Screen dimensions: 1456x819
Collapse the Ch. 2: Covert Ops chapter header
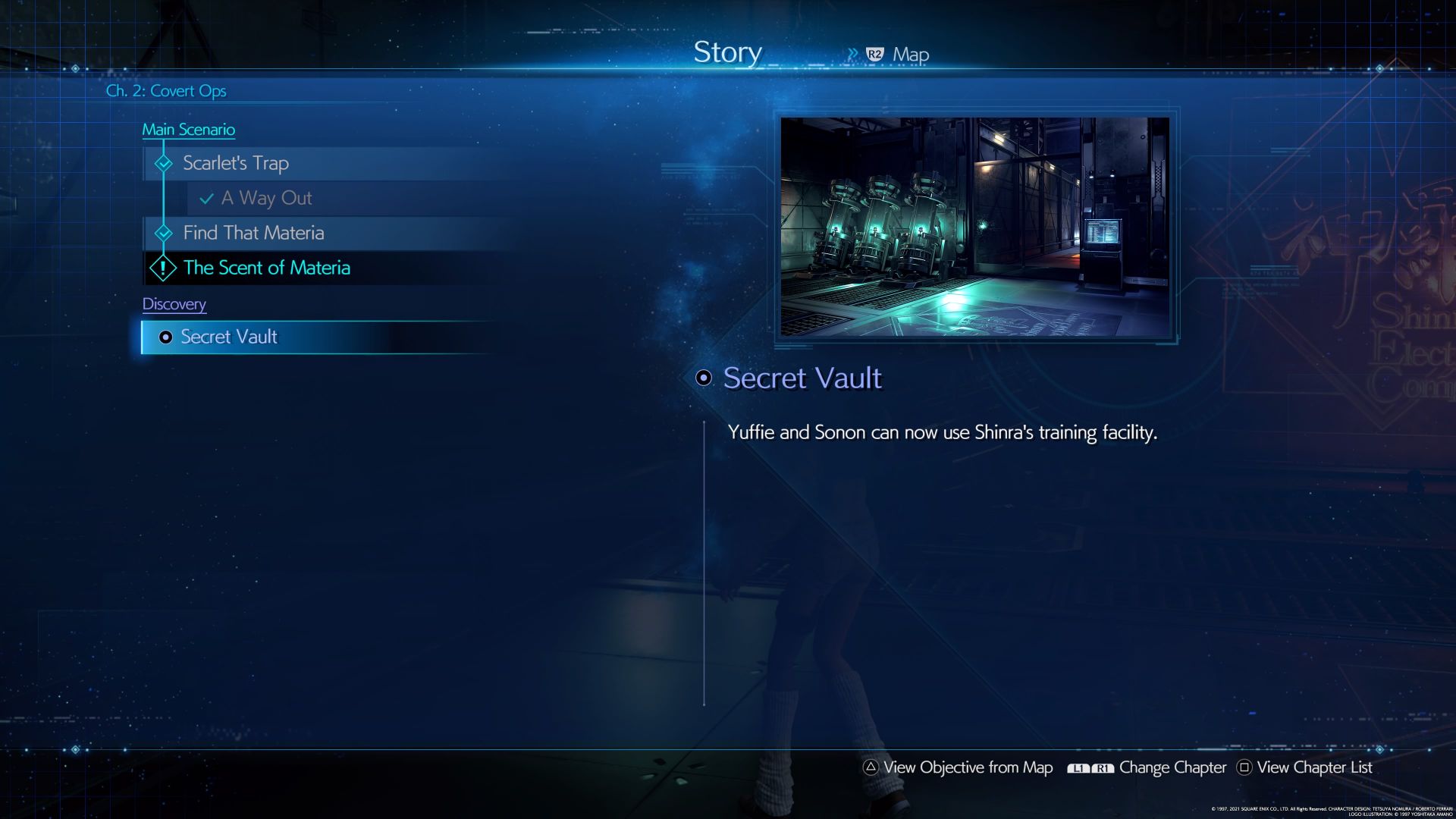(x=168, y=90)
